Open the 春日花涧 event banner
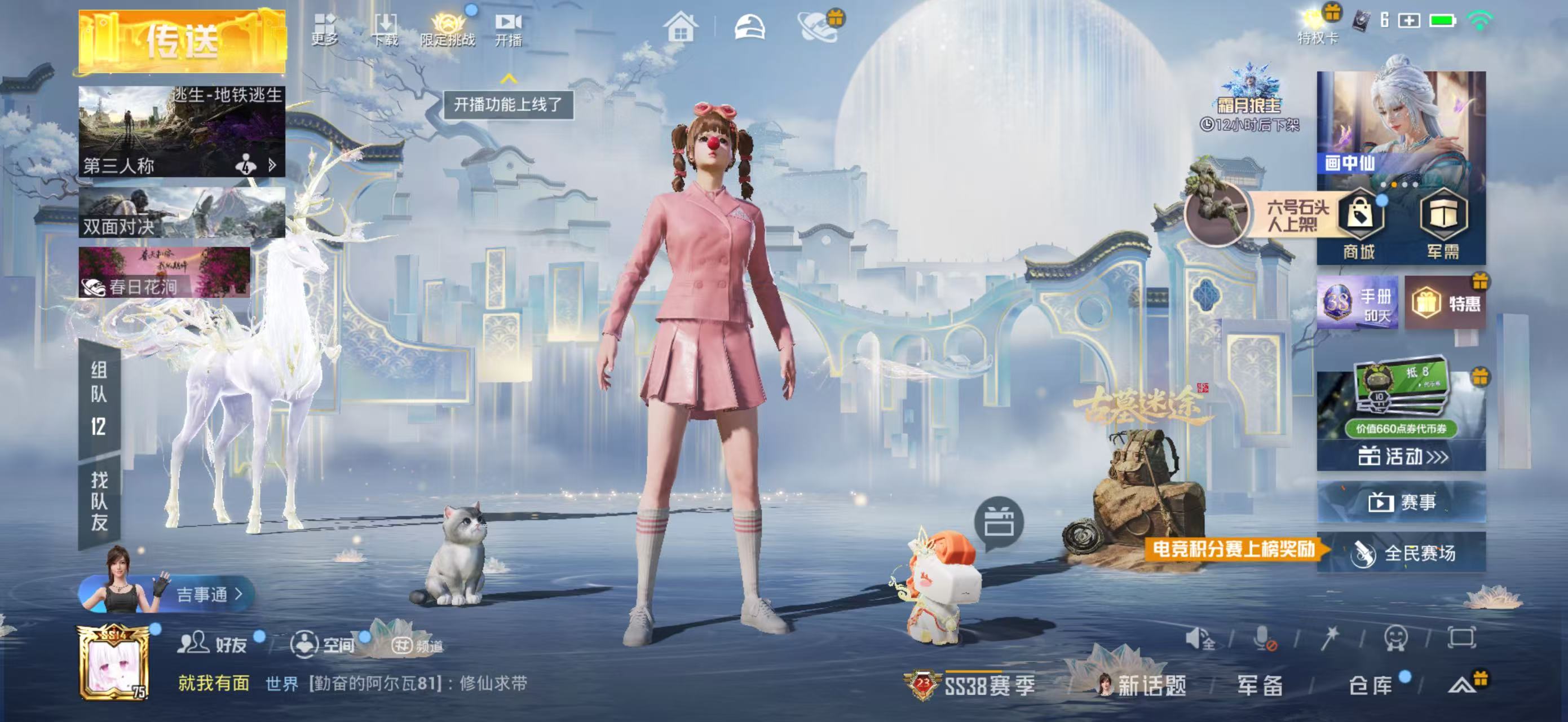This screenshot has width=1568, height=722. 164,272
